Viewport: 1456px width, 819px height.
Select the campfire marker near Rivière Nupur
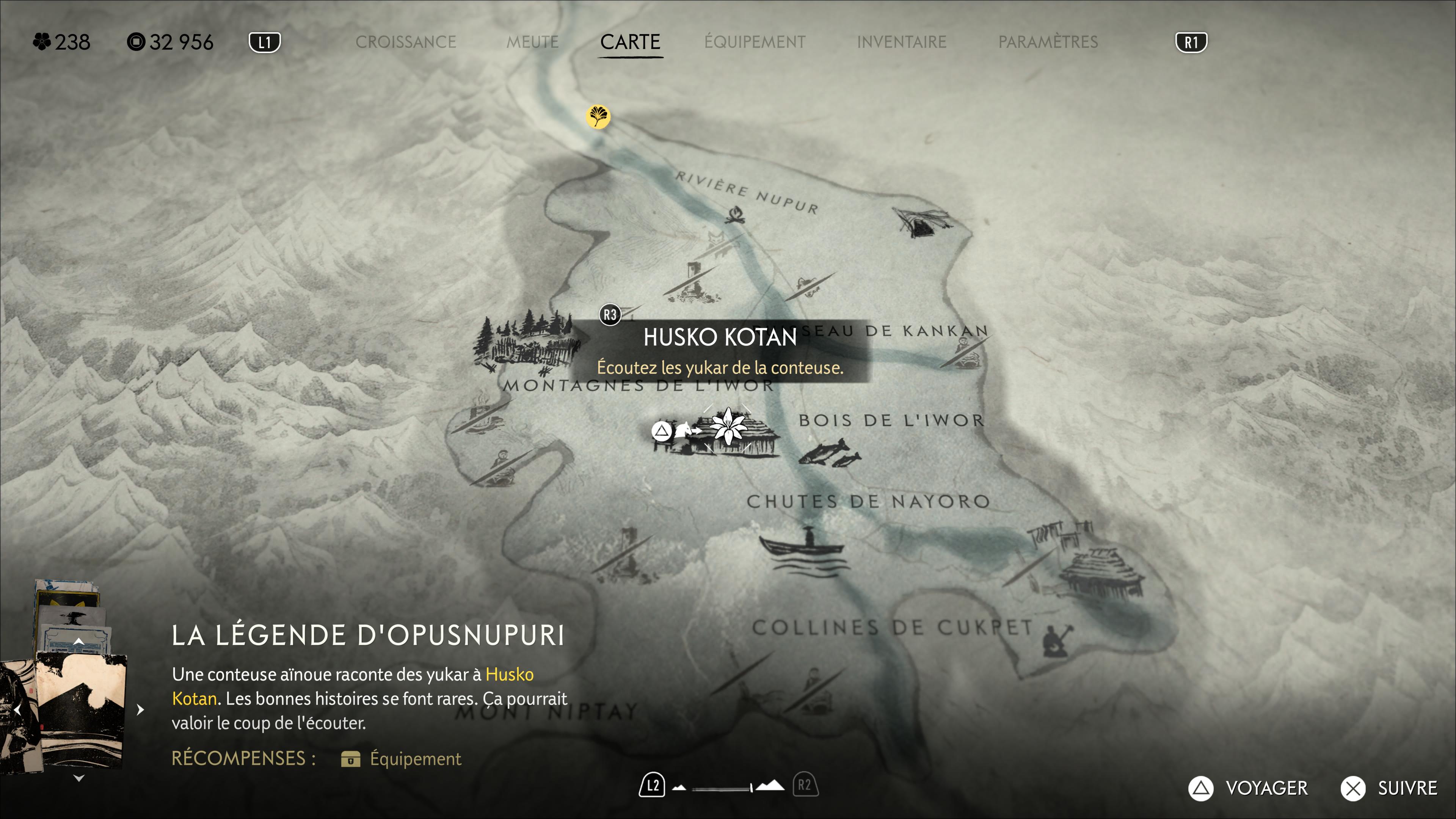click(735, 215)
